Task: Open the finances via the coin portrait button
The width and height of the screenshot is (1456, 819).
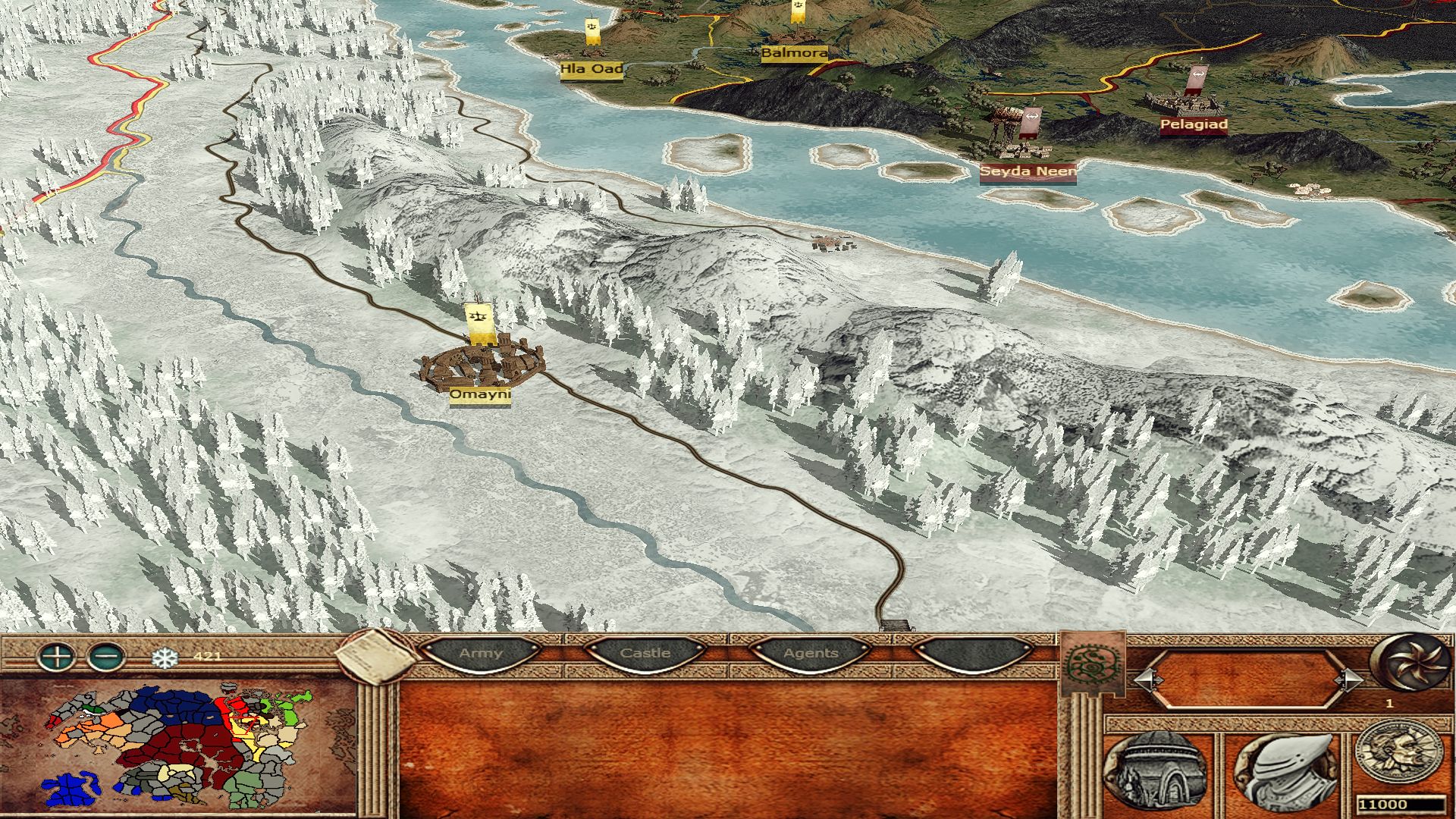Action: (x=1399, y=754)
